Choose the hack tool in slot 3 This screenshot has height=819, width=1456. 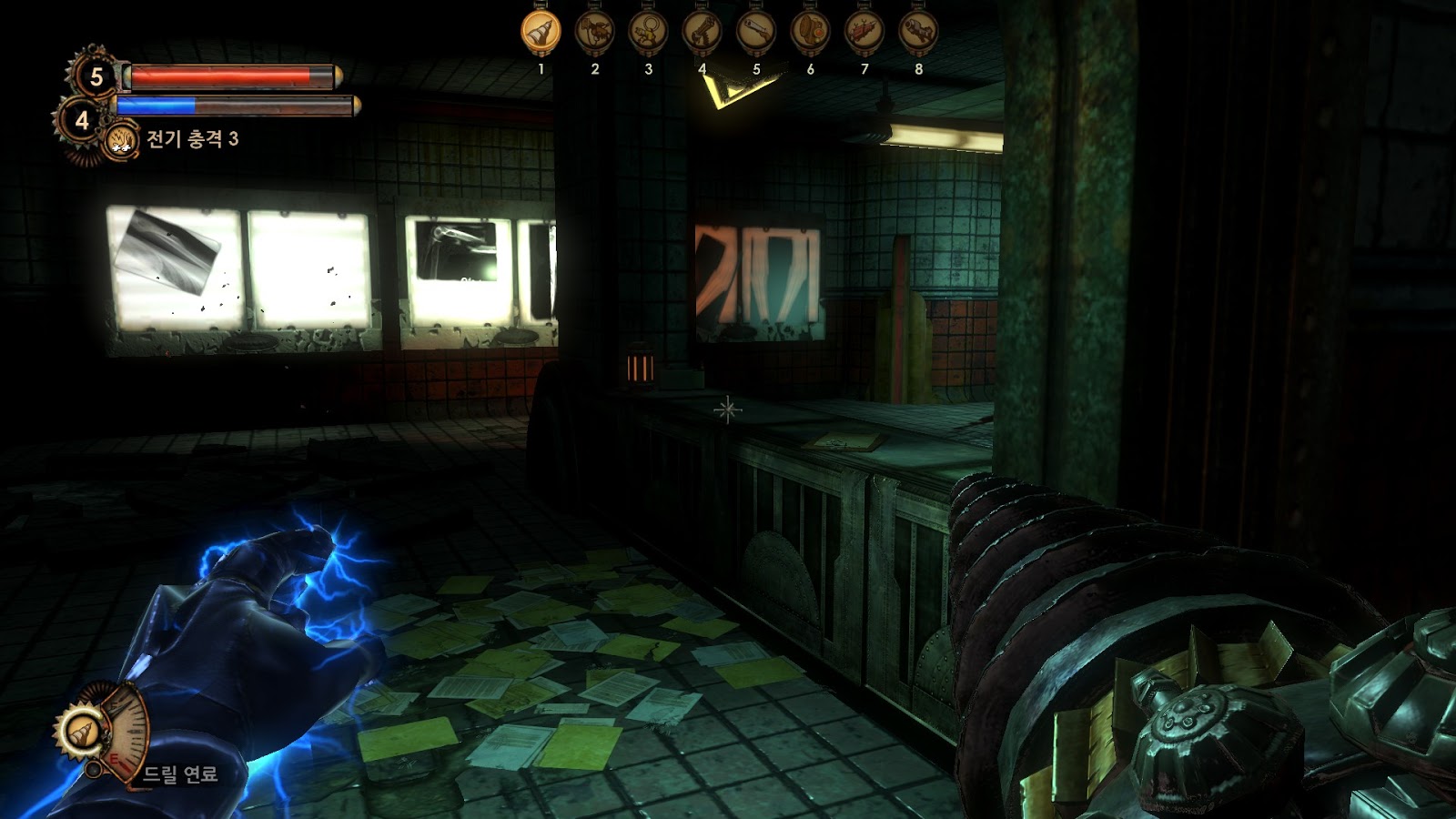[x=648, y=33]
